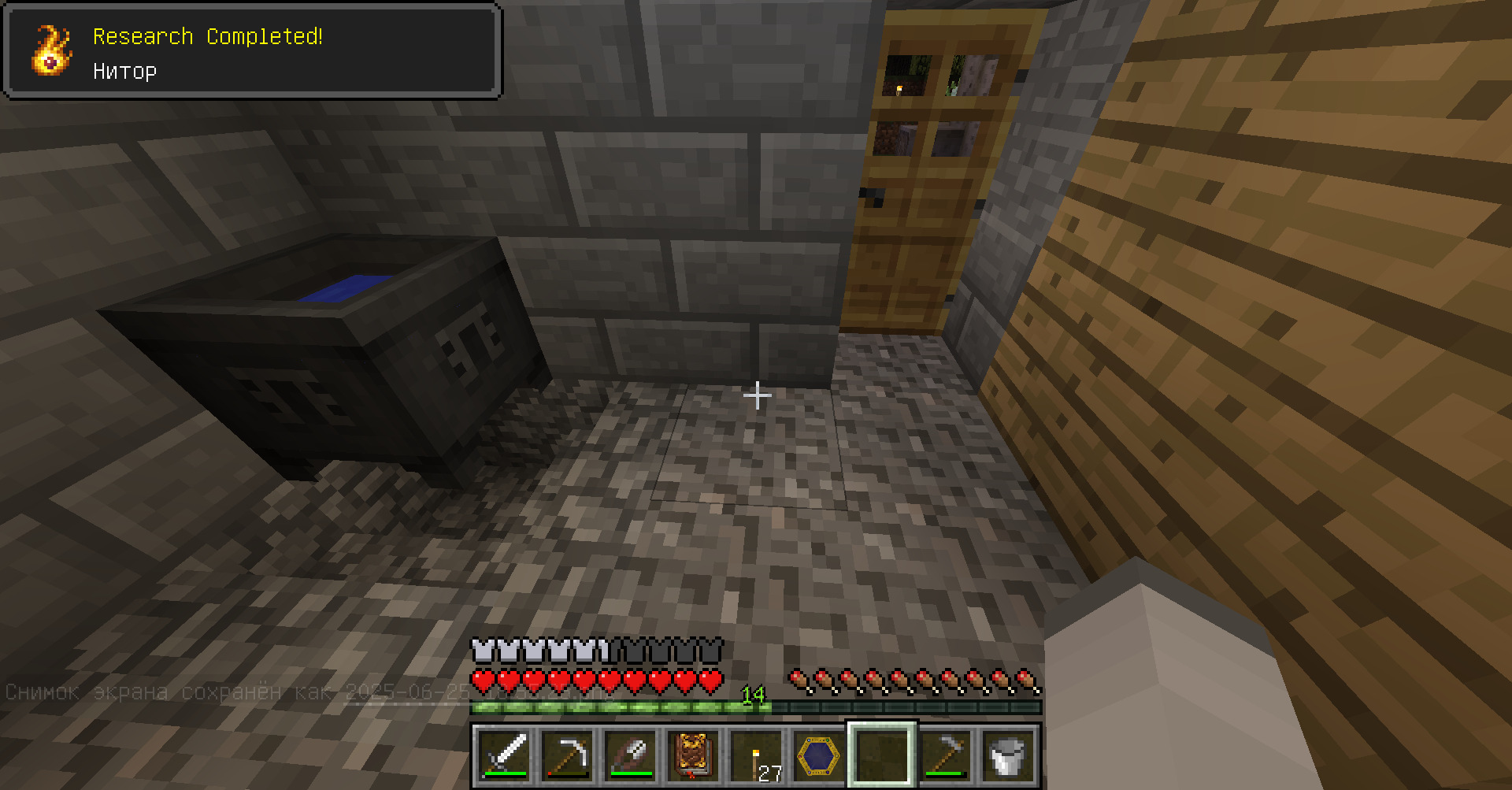Choose the brown and white tool slot

(x=630, y=755)
